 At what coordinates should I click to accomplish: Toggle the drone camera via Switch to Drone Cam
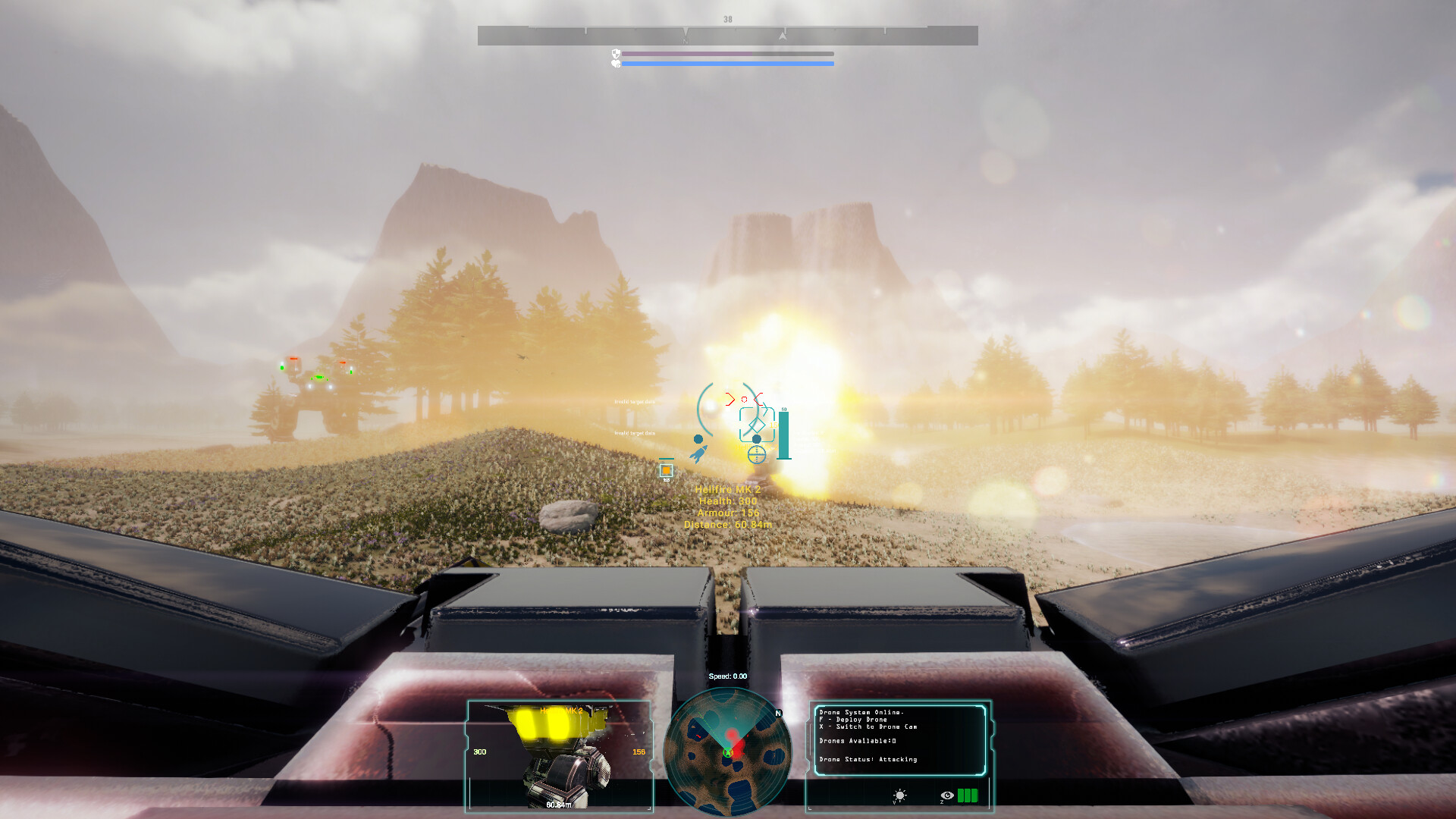click(868, 726)
